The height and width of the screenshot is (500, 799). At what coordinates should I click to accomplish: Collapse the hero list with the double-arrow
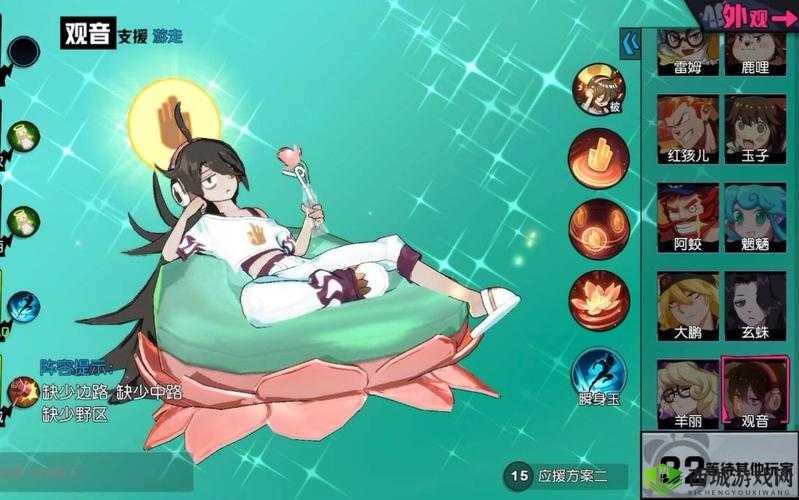point(631,44)
